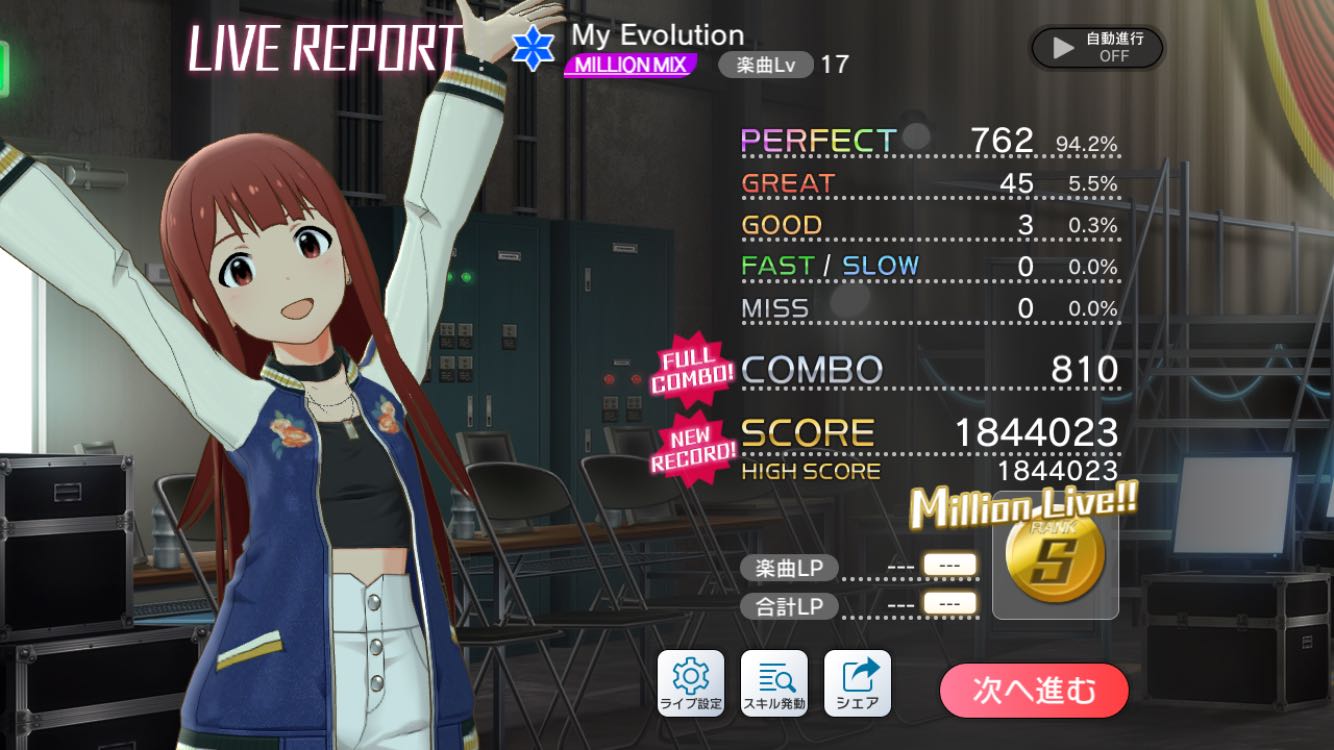Toggle the 自動進行 auto-advance button
1334x750 pixels.
click(1097, 47)
